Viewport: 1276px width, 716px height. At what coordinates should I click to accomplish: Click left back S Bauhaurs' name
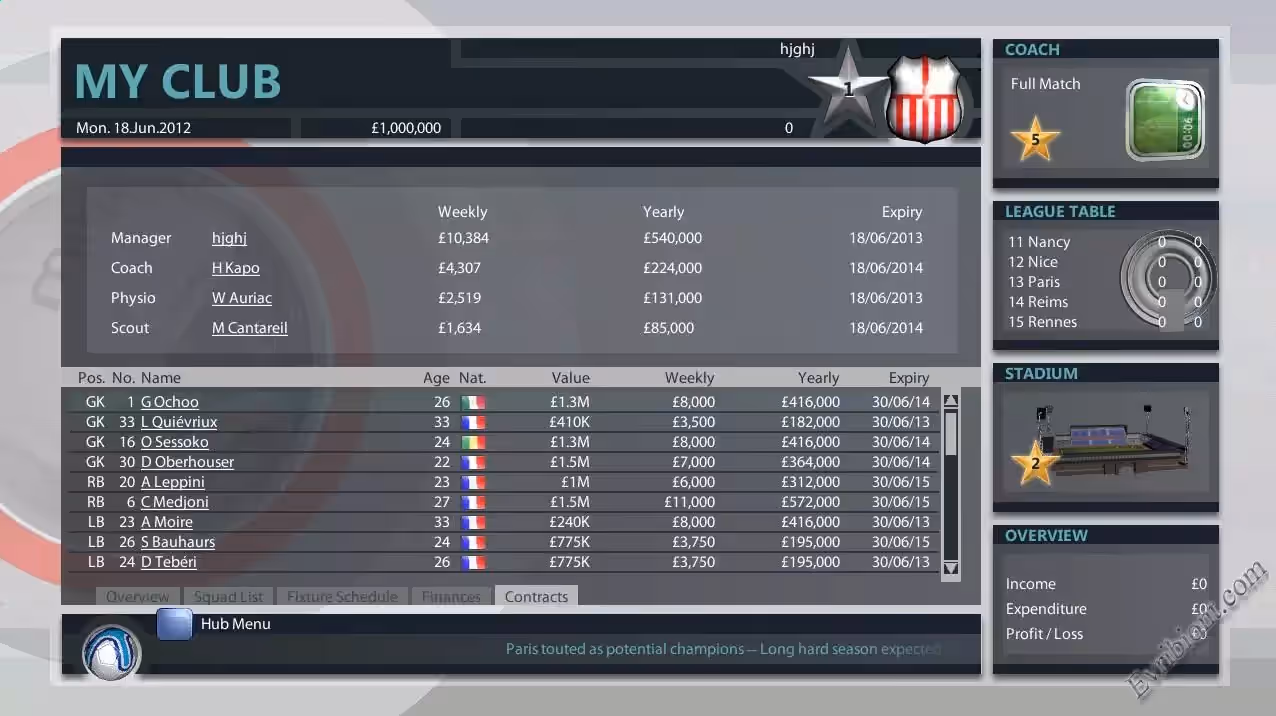point(177,542)
